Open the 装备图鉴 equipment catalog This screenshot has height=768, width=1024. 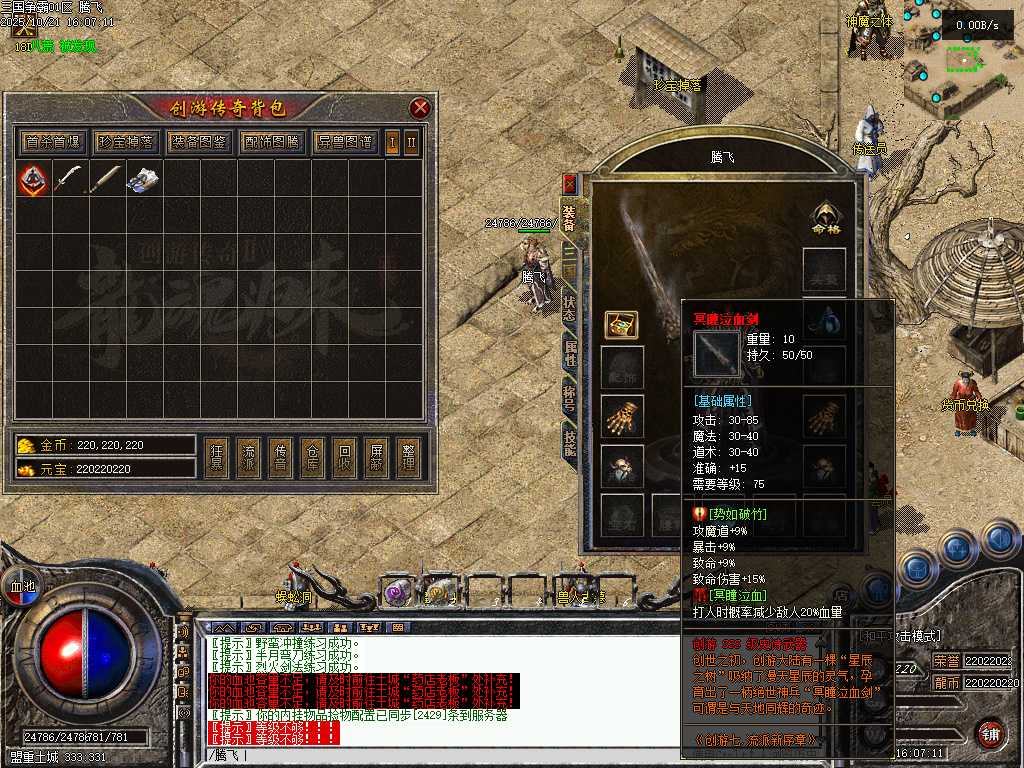click(x=198, y=142)
